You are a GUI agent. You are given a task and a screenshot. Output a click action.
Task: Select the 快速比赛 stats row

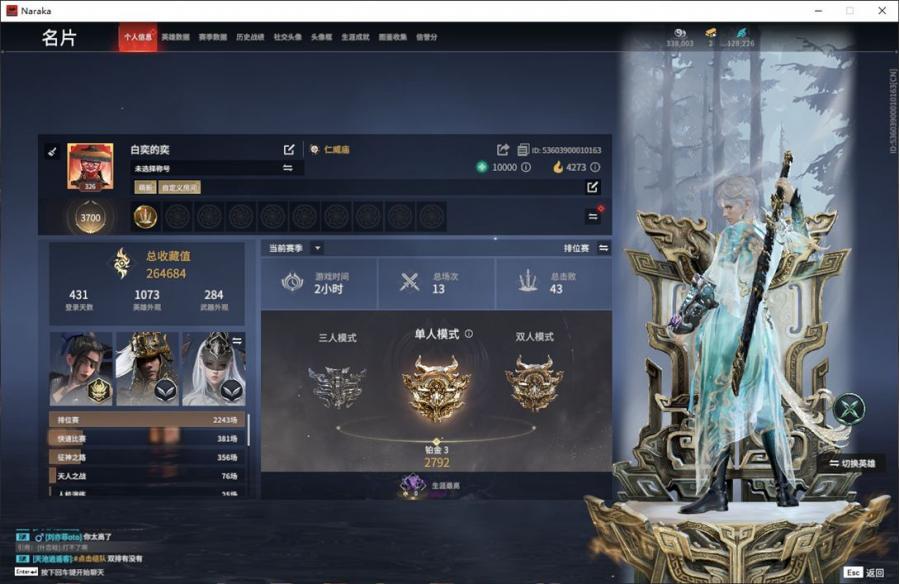coord(145,439)
